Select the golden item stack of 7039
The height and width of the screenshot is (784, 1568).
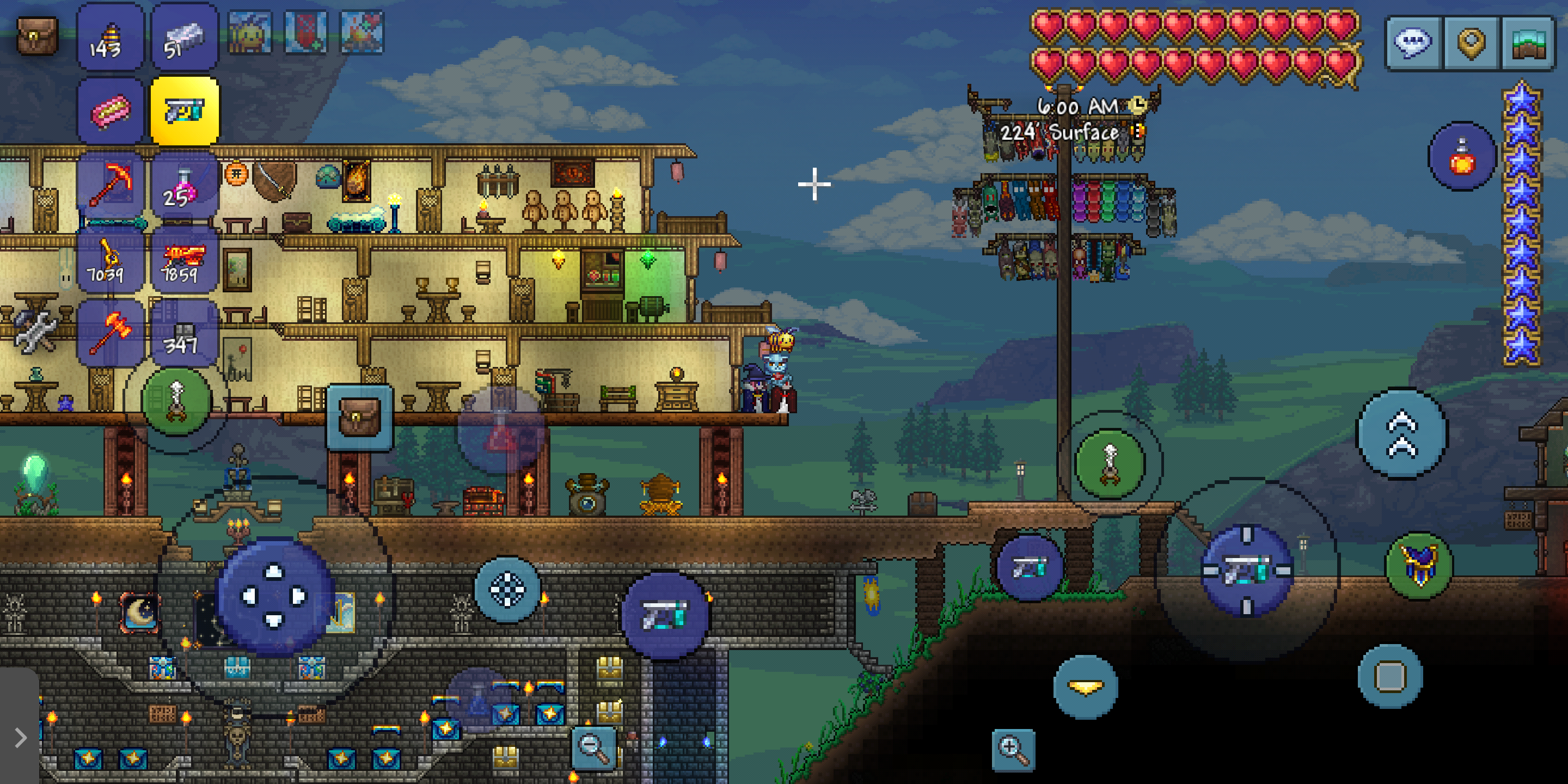pos(110,260)
